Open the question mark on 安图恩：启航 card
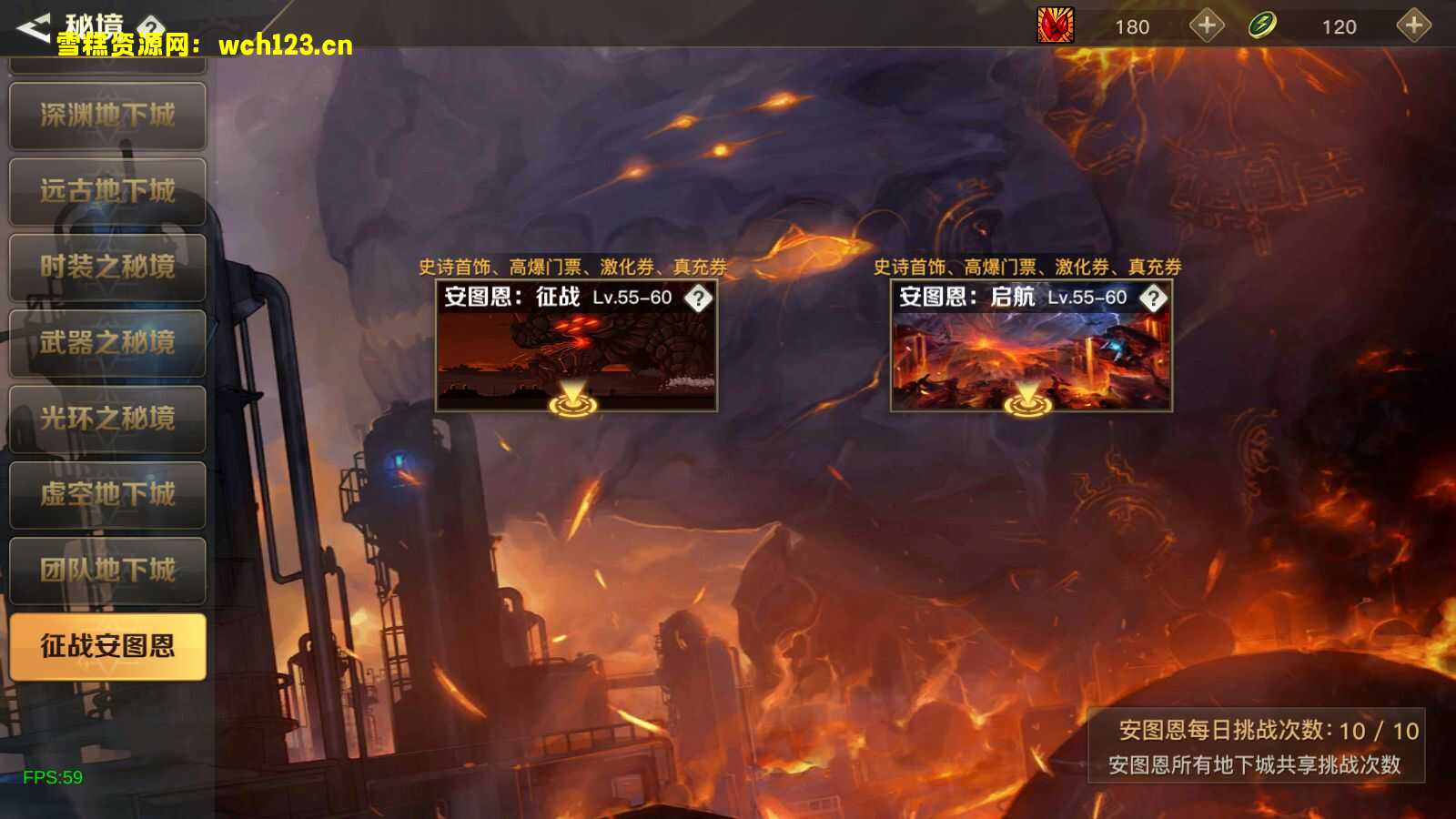The width and height of the screenshot is (1456, 819). [1154, 297]
